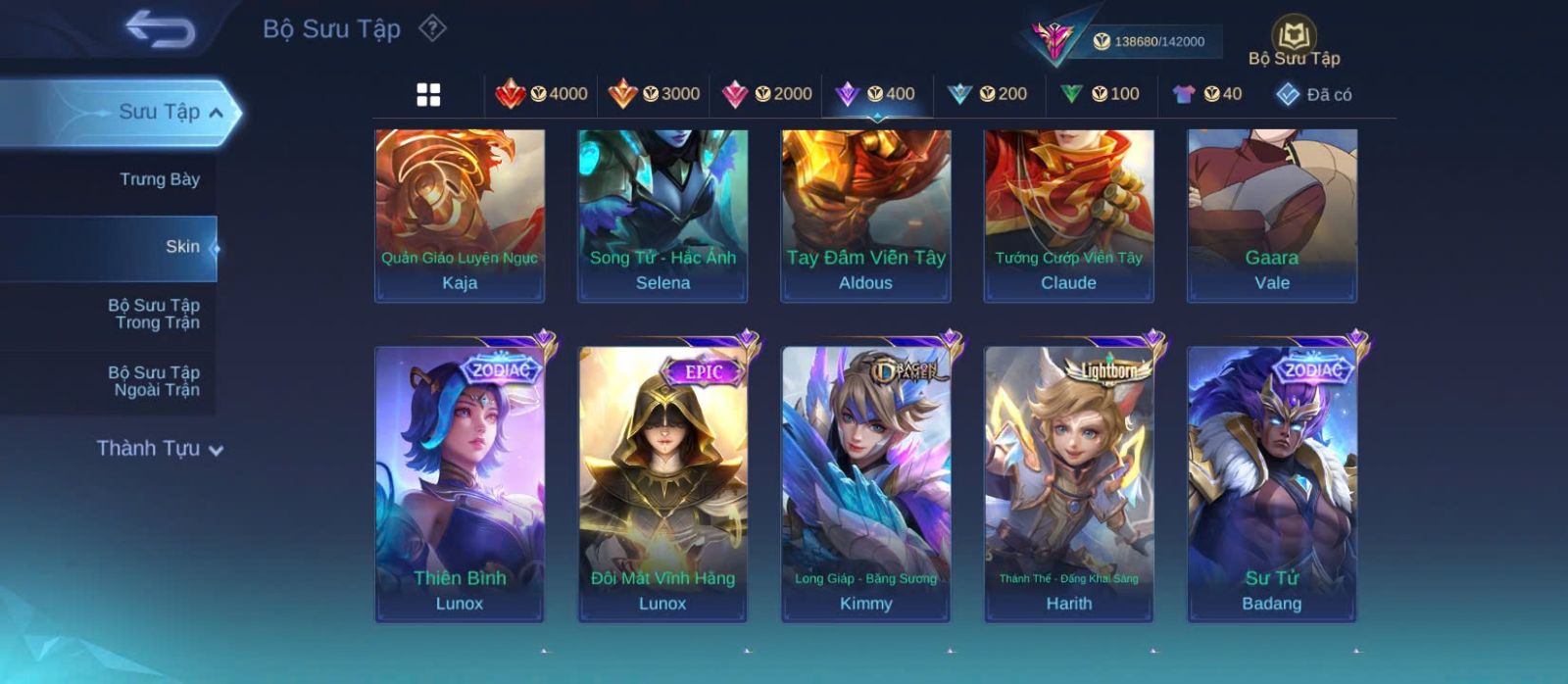The height and width of the screenshot is (684, 1568).
Task: Toggle the Đã có owned filter
Action: (1313, 94)
